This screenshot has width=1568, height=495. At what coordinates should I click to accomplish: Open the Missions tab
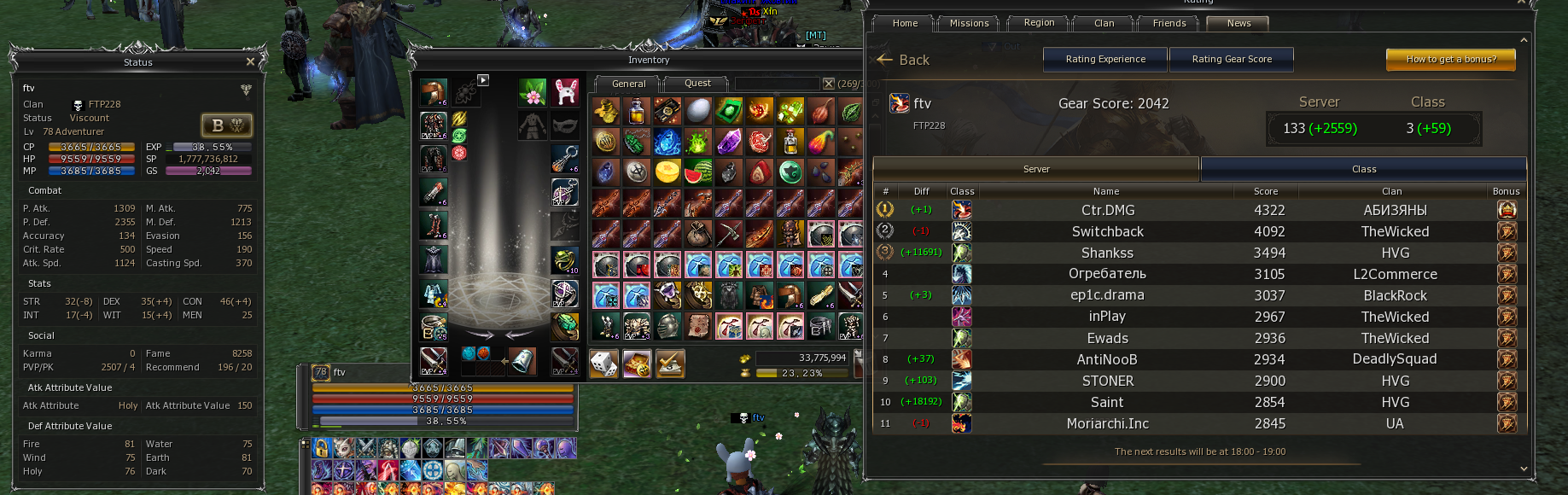969,23
